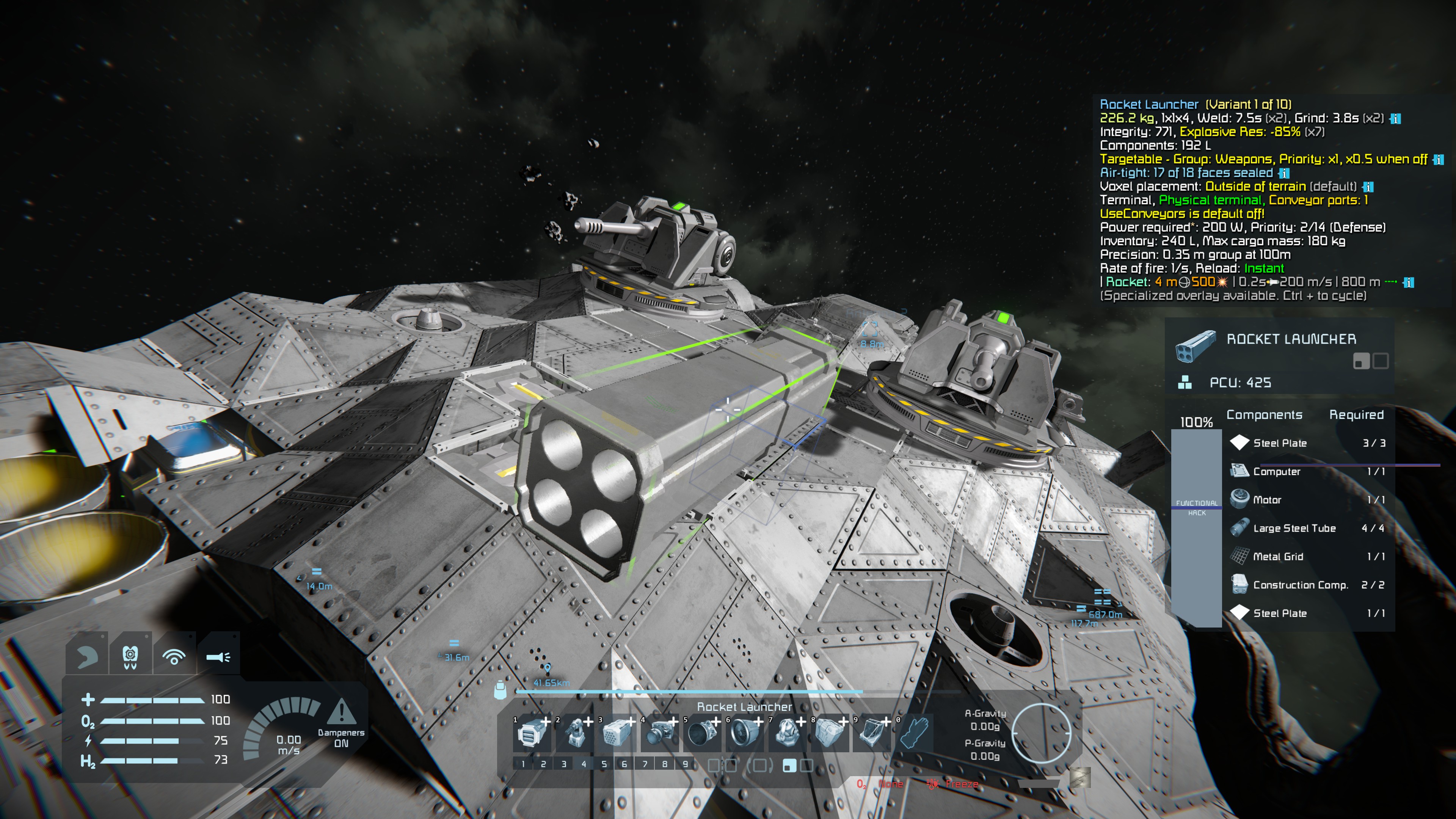
Task: Equip the empty hand glove slot
Action: (914, 733)
